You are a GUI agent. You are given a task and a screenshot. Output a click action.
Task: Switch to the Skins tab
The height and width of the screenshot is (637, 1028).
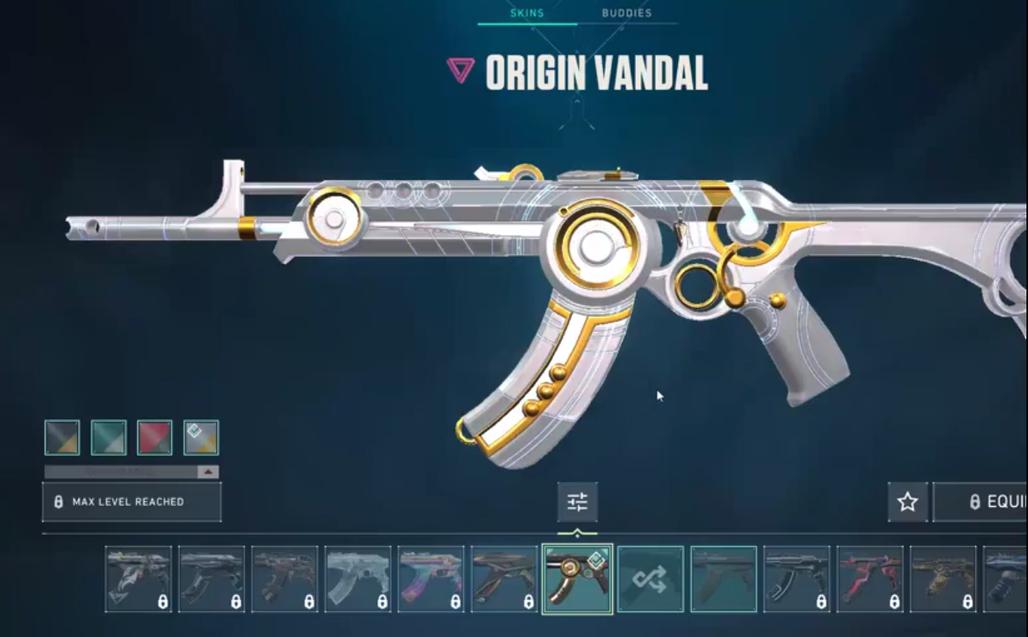coord(526,13)
